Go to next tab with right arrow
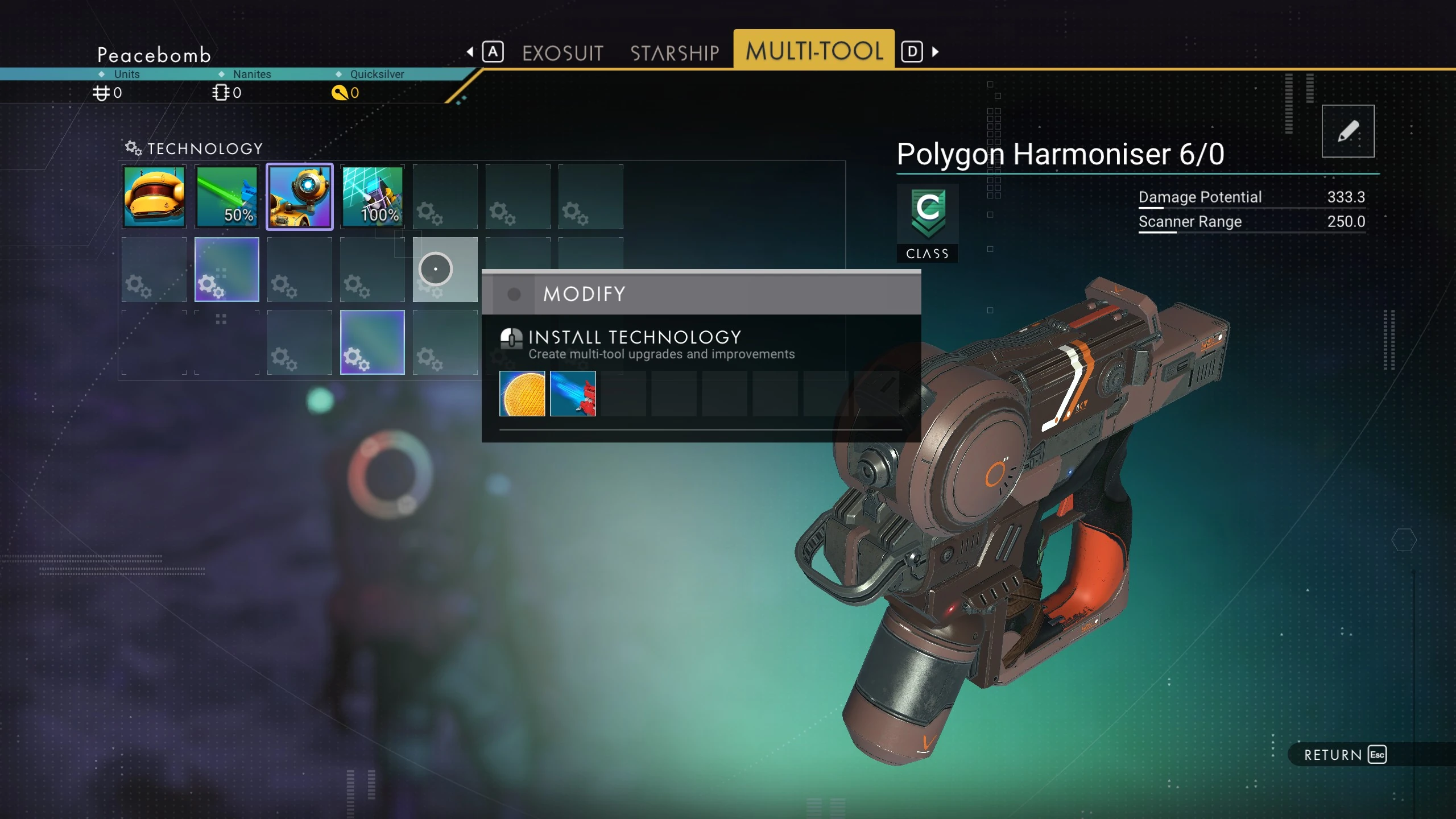Image resolution: width=1456 pixels, height=819 pixels. (x=936, y=52)
